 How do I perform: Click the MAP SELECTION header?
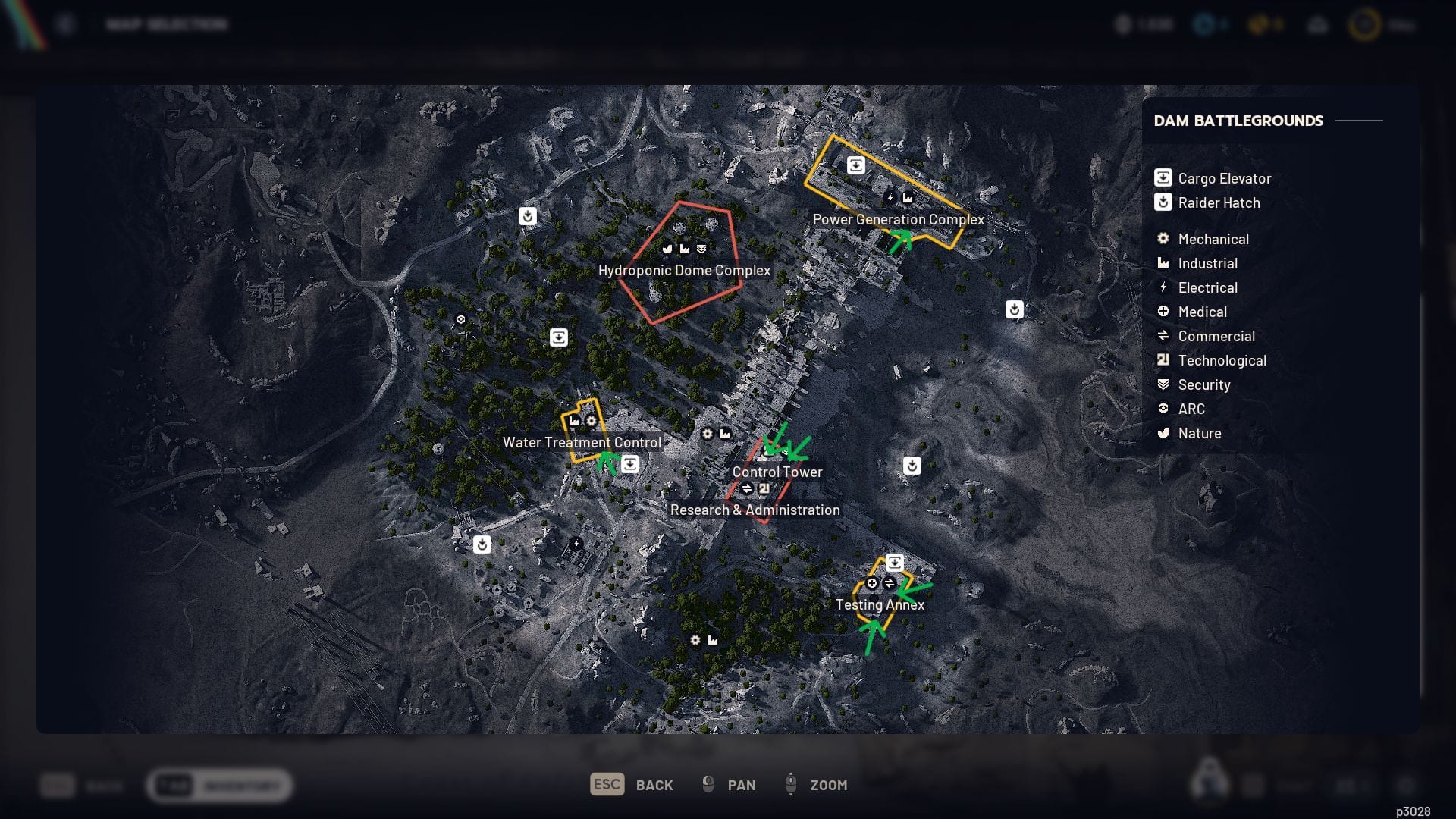[x=167, y=24]
